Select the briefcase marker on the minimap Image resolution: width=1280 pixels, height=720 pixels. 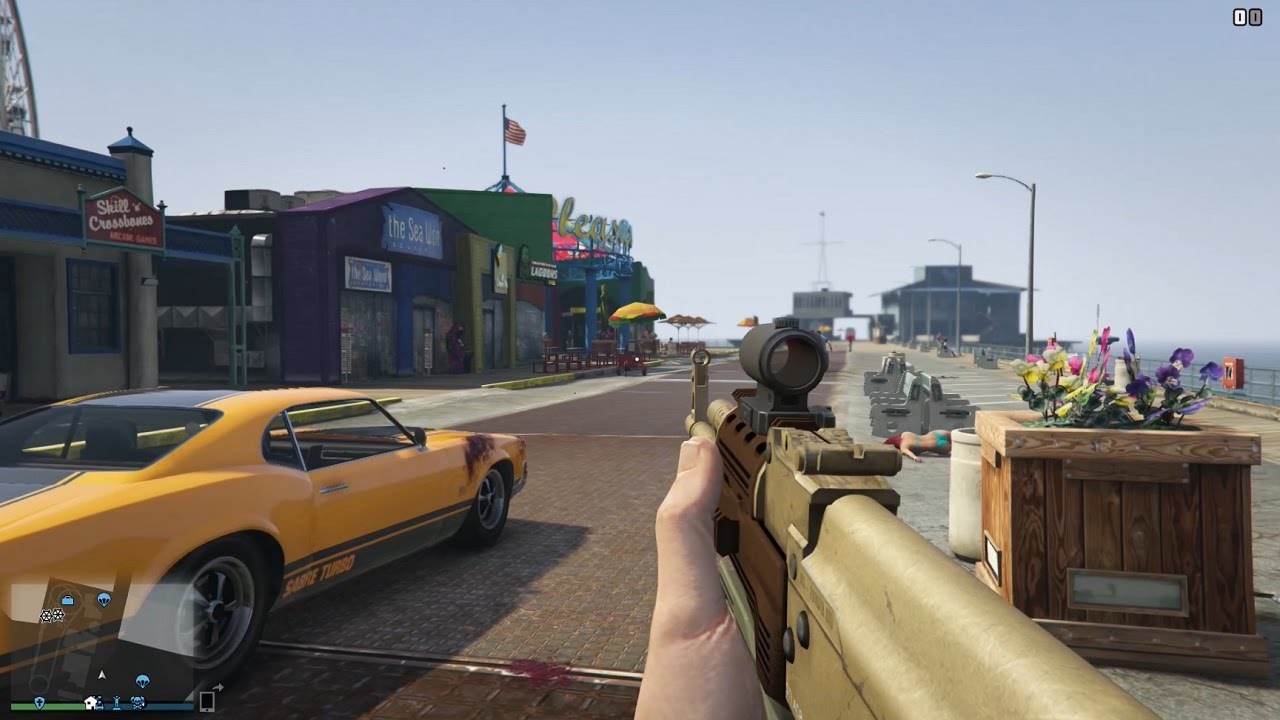click(x=67, y=600)
